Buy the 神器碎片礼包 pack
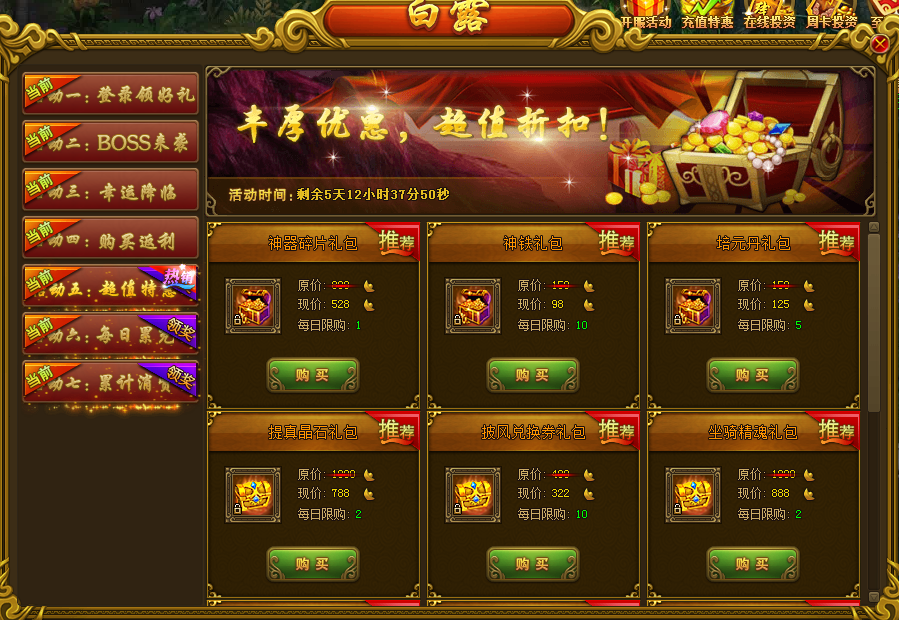The image size is (899, 620). [313, 375]
